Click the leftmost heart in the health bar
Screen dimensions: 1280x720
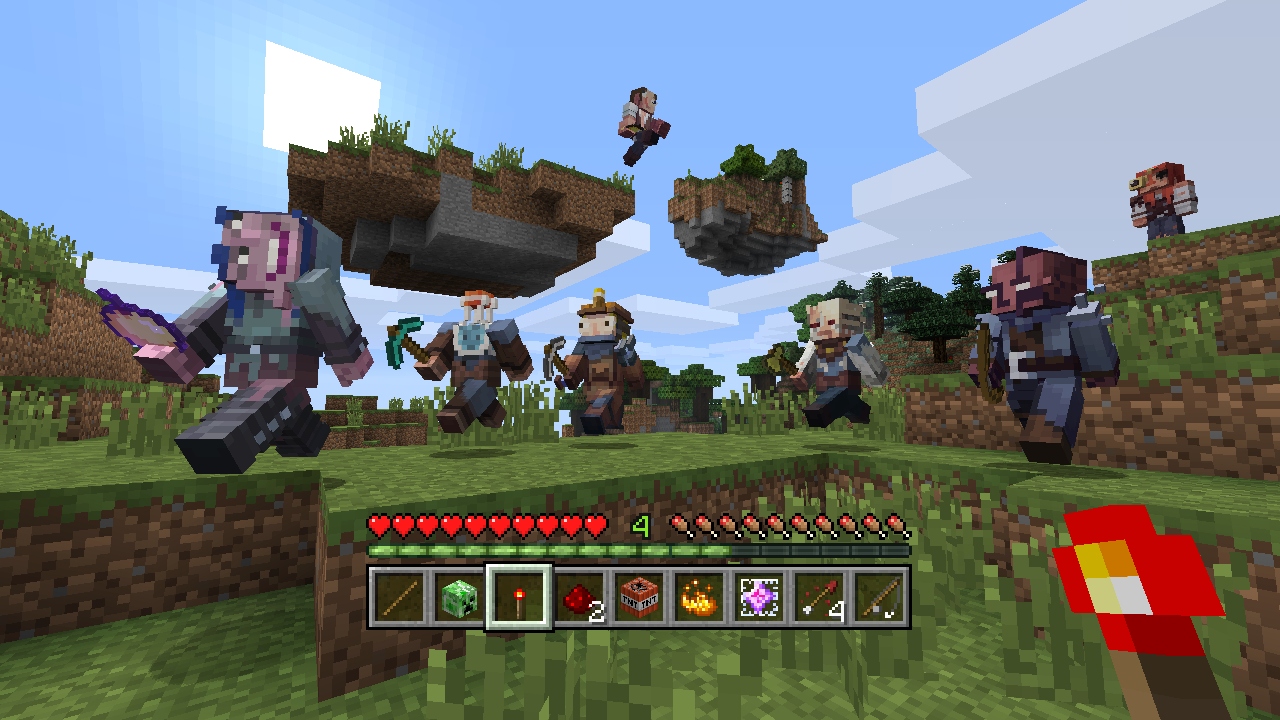pyautogui.click(x=380, y=523)
